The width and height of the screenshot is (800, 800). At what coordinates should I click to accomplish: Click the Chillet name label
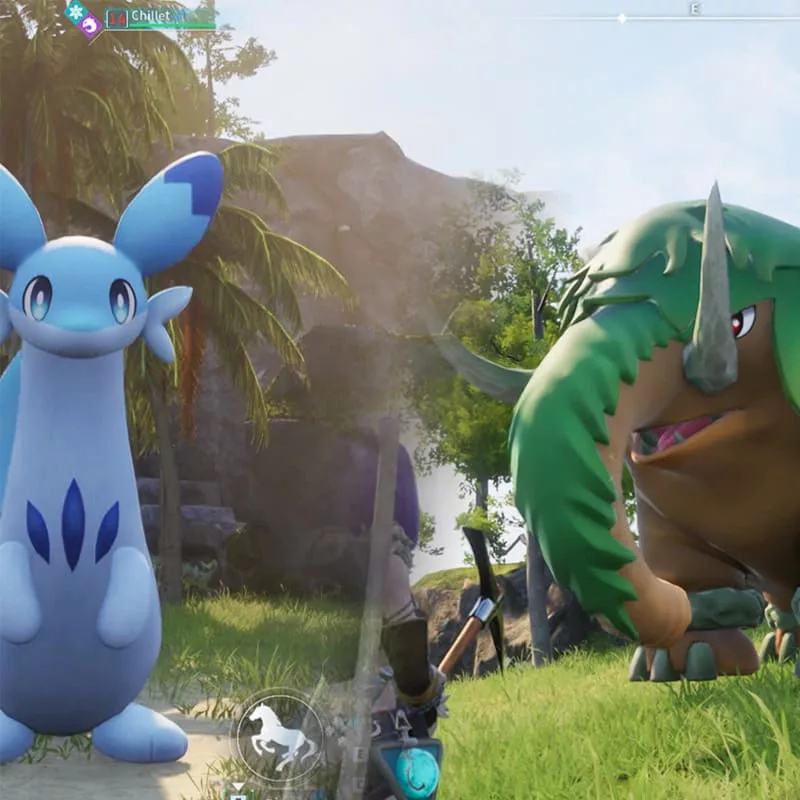[x=150, y=16]
